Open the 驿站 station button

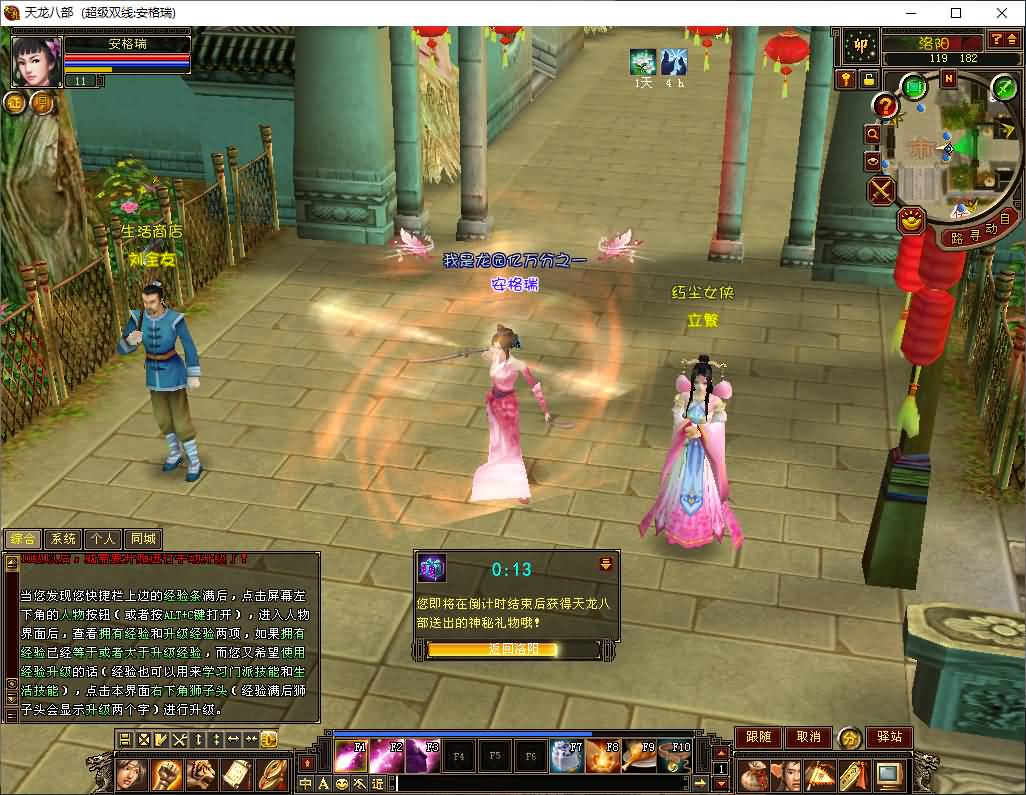coord(889,737)
